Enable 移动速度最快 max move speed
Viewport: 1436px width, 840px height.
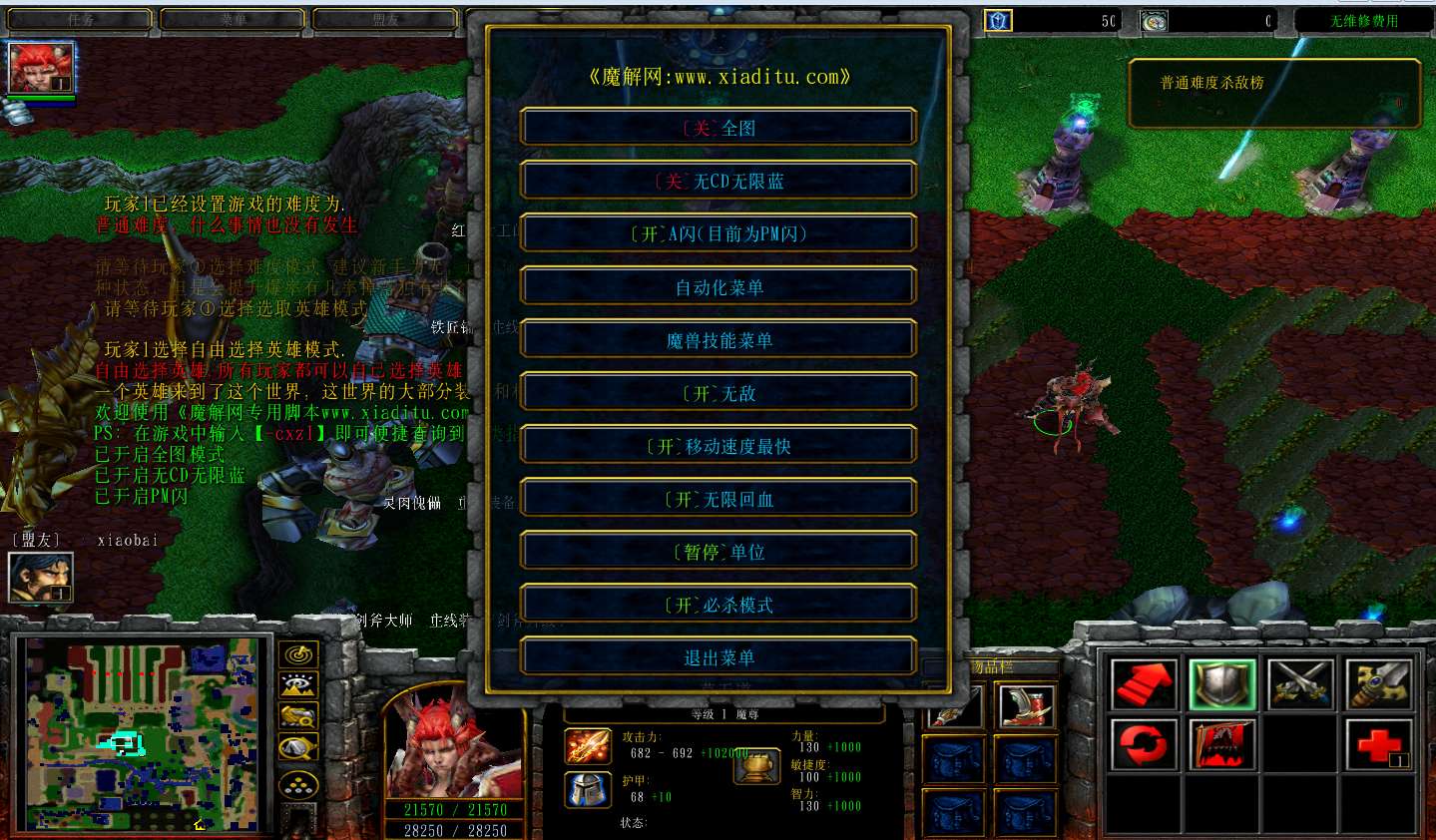pos(718,446)
